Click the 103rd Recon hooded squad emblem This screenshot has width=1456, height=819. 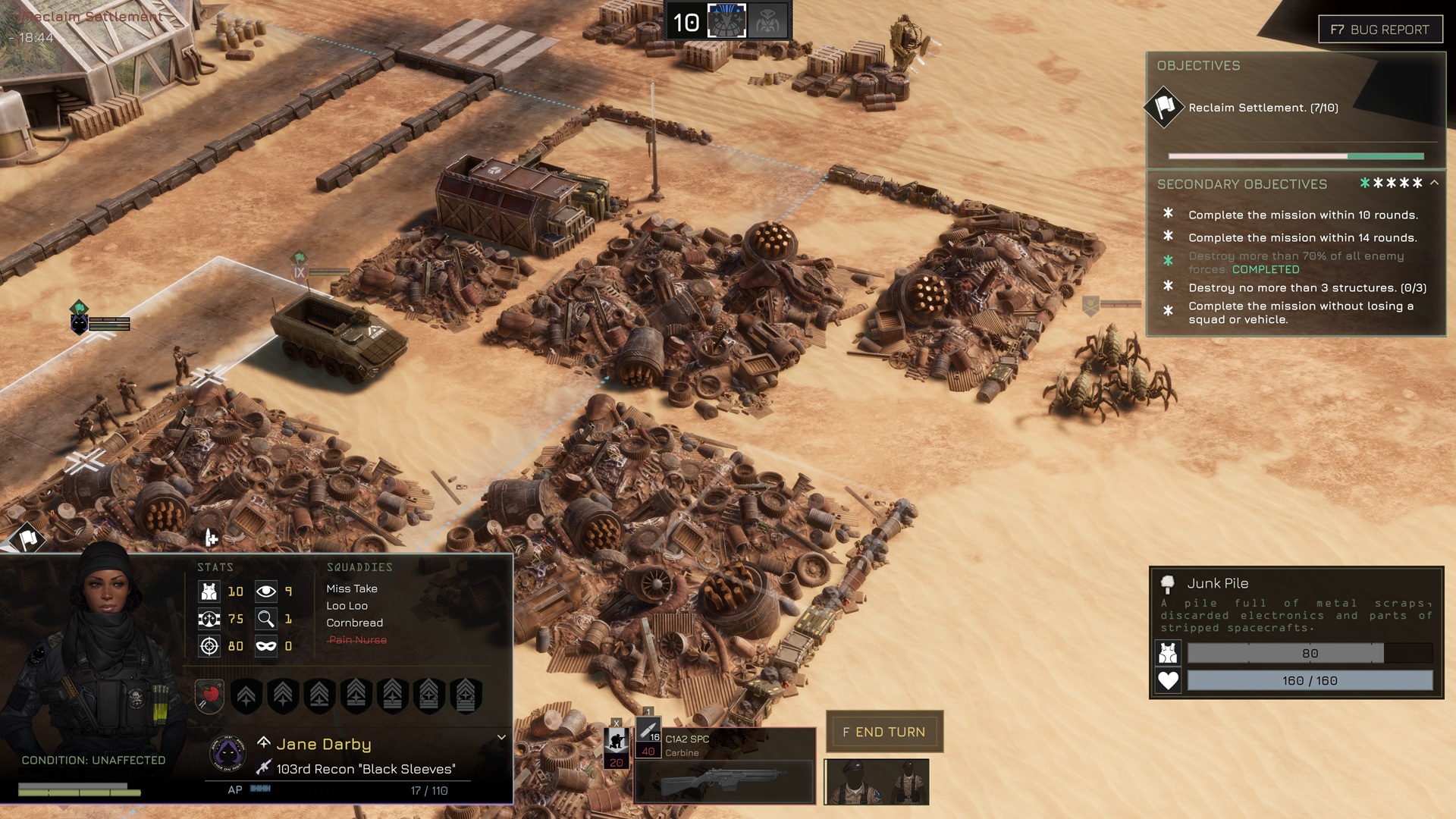click(x=227, y=753)
